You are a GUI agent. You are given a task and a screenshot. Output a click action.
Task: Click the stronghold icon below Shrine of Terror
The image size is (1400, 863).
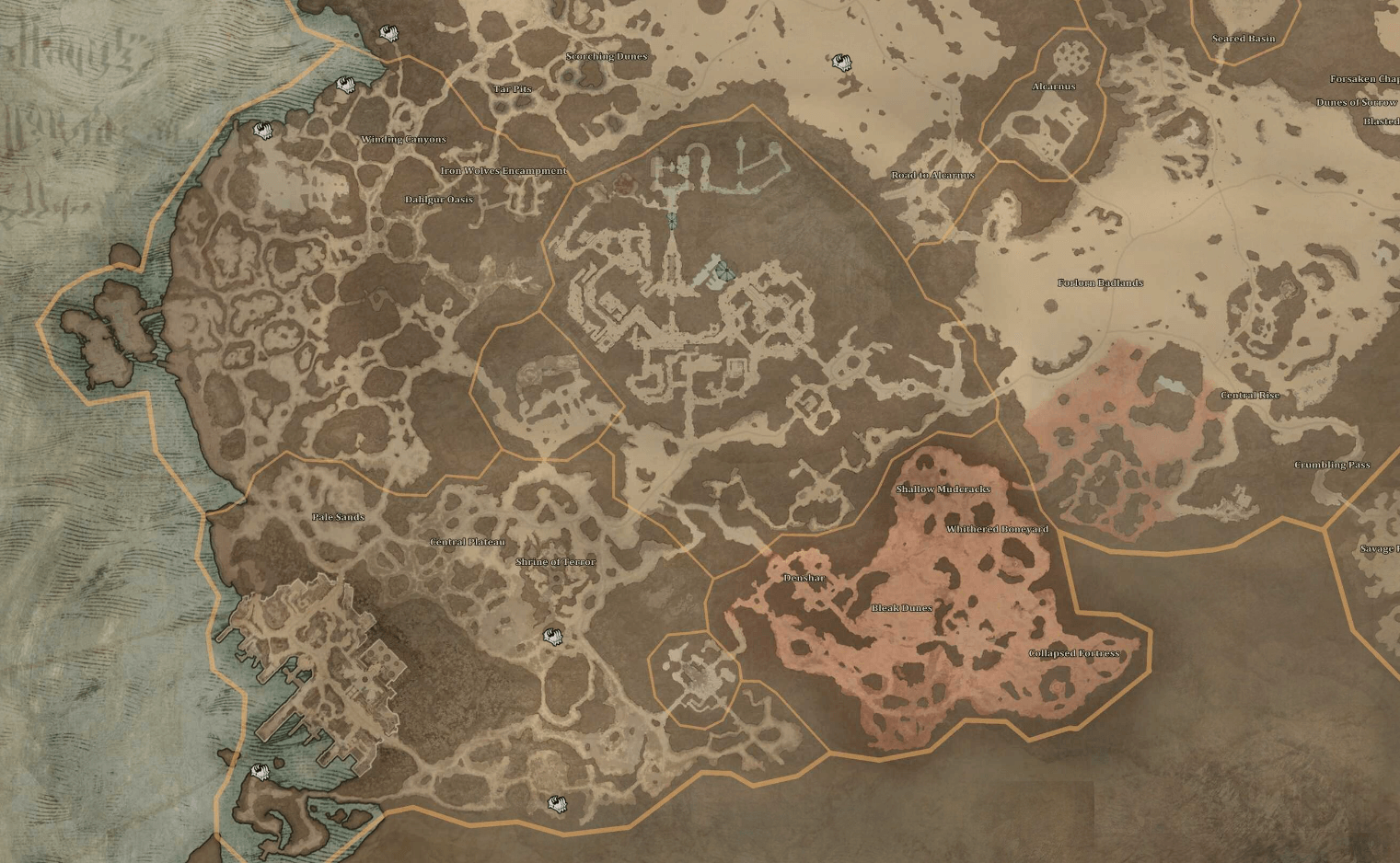553,635
